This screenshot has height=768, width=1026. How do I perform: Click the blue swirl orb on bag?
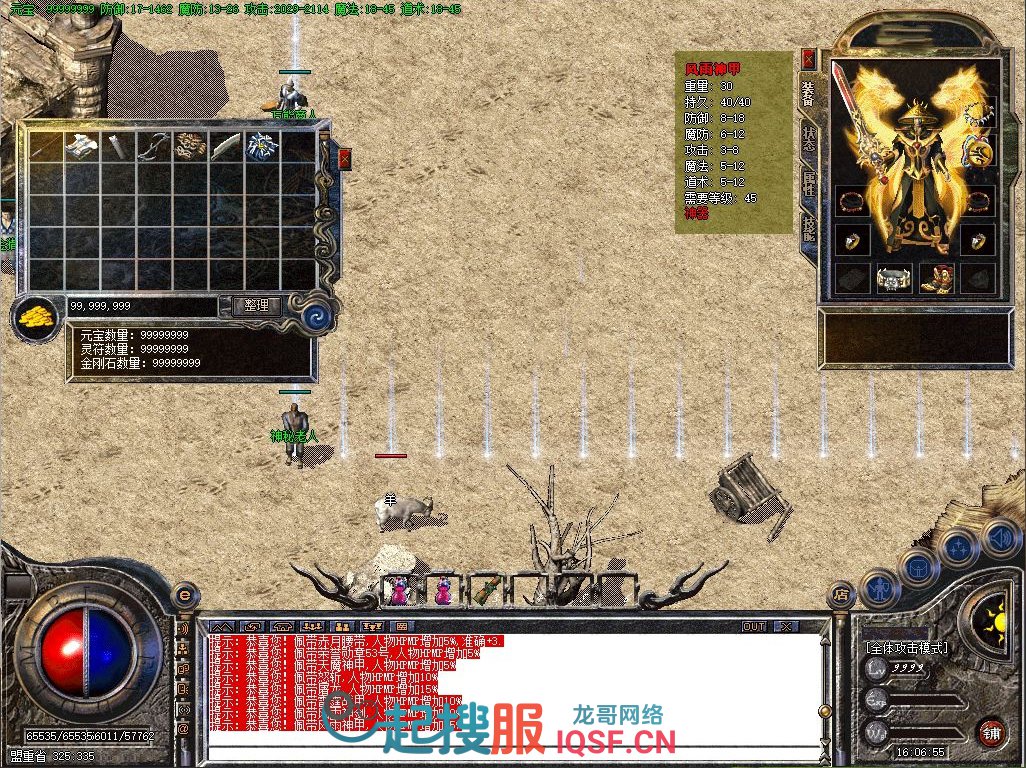(x=320, y=315)
